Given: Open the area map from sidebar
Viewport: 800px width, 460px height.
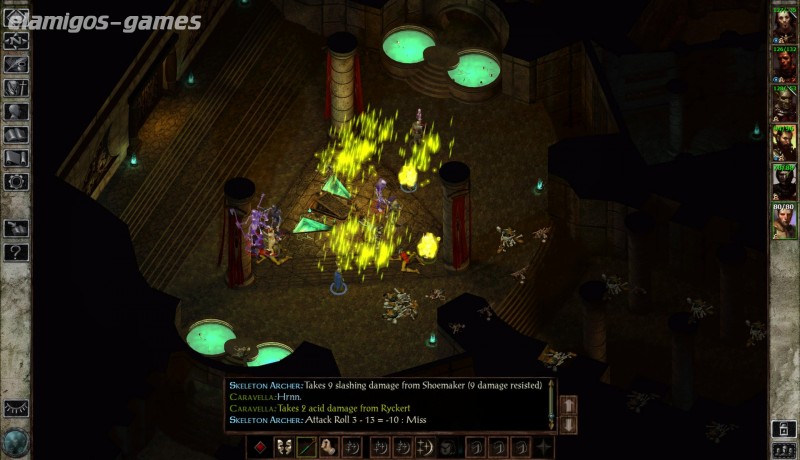Looking at the screenshot, I should point(16,41).
